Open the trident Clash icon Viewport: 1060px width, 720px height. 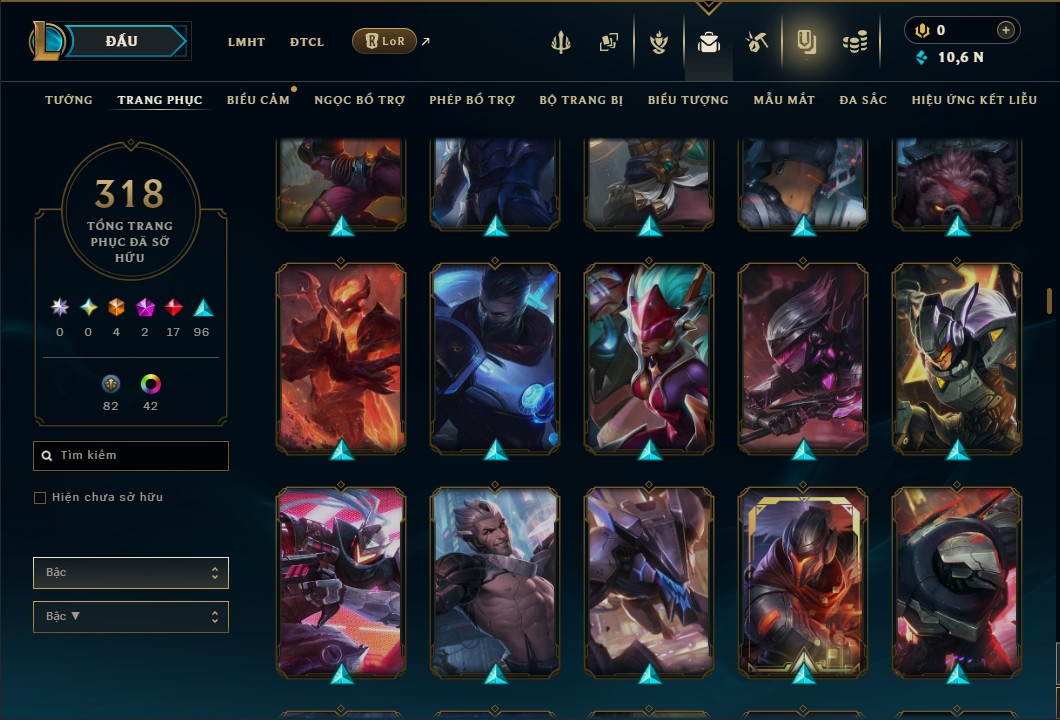point(560,42)
